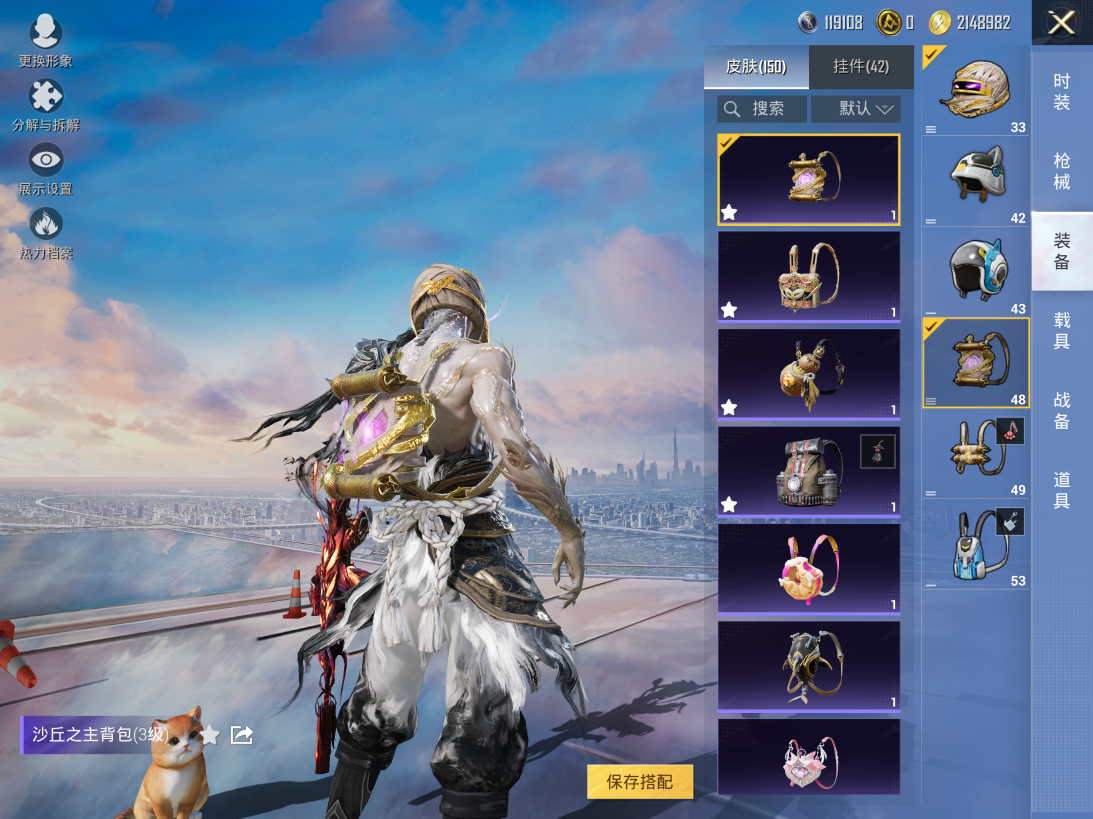Viewport: 1093px width, 819px height.
Task: Click the 搜索 search field
Action: point(762,109)
